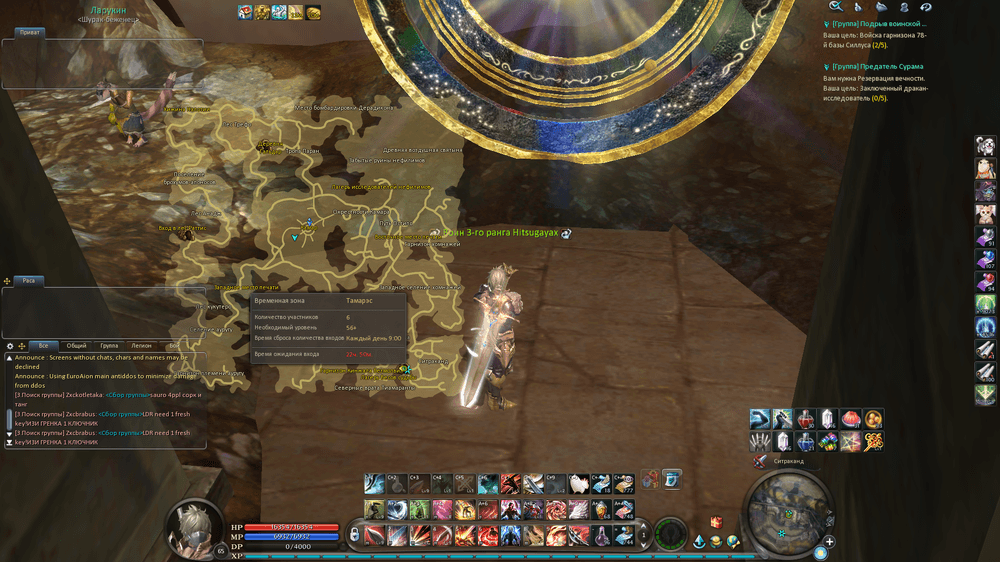Toggle the hotbar lock icon
The image size is (1000, 562).
click(354, 534)
